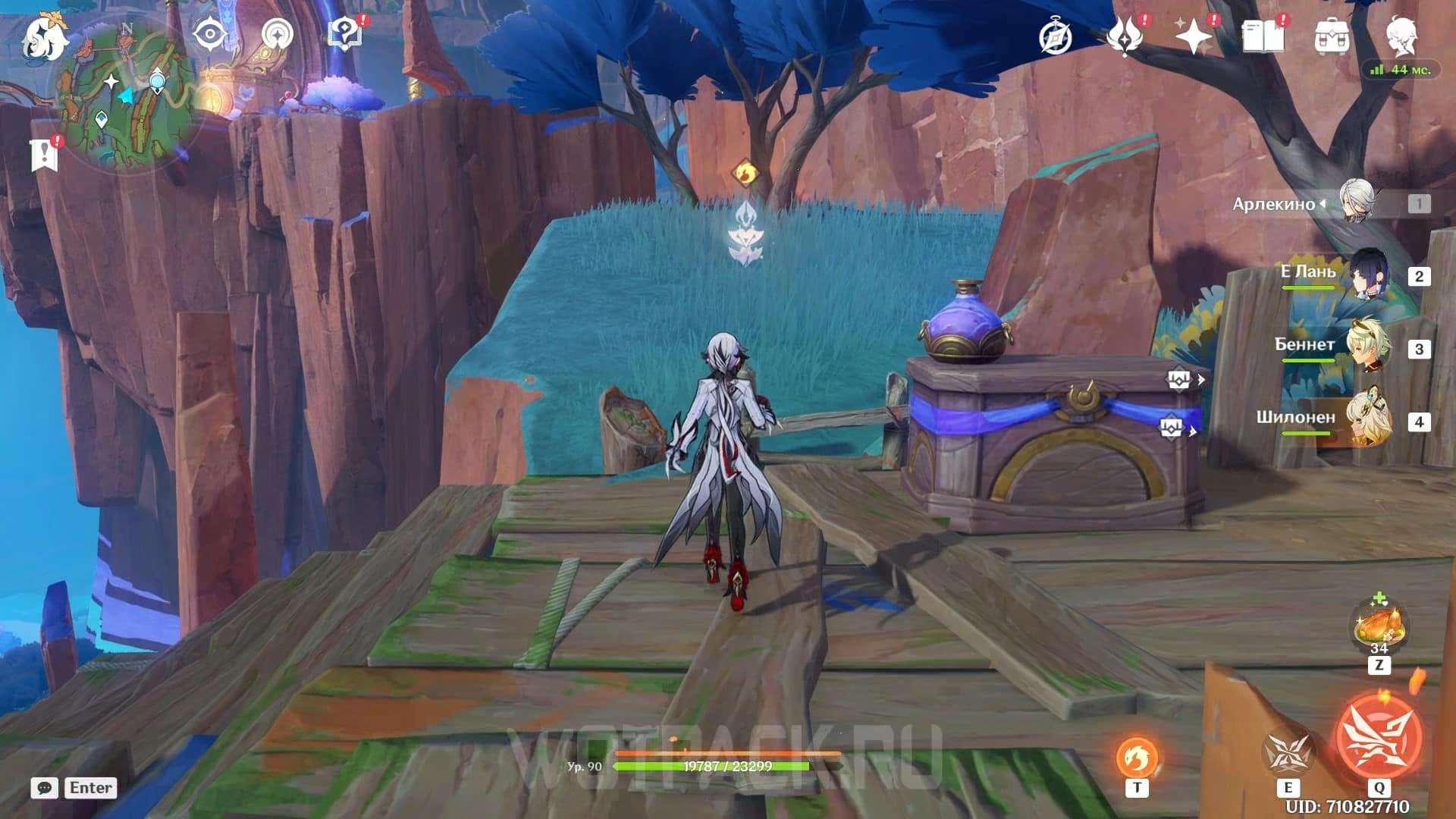
Task: Open the quest navigation target icon
Action: point(277,35)
